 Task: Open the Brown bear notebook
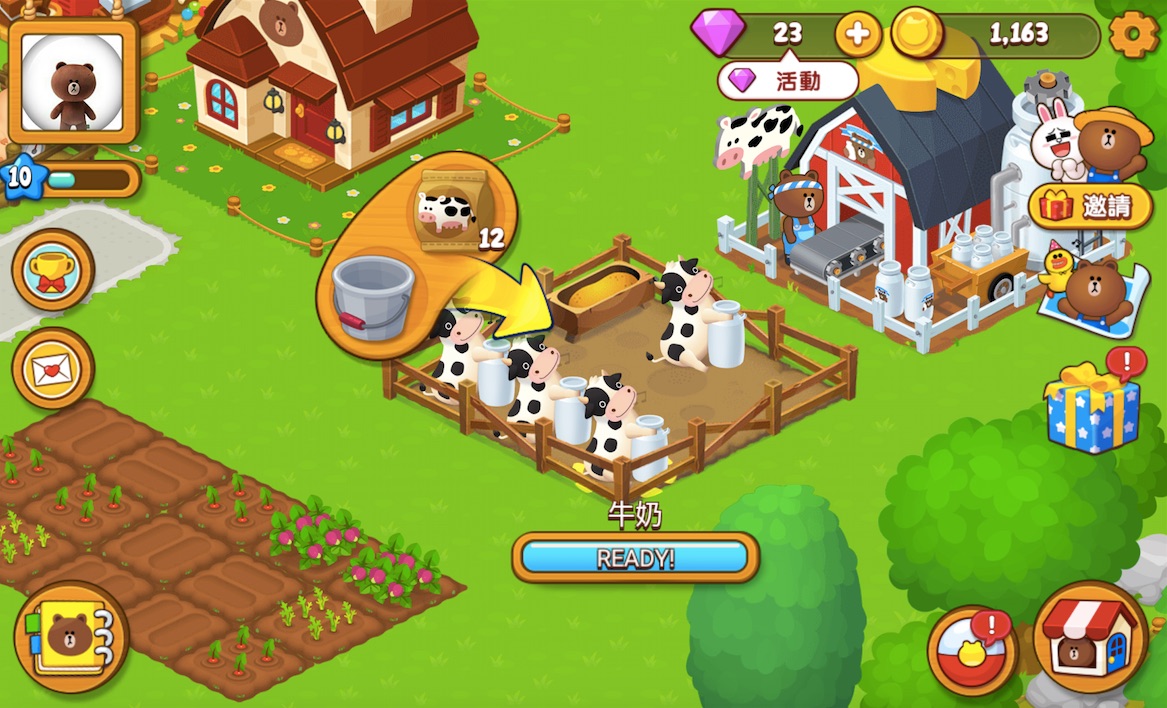click(x=71, y=637)
